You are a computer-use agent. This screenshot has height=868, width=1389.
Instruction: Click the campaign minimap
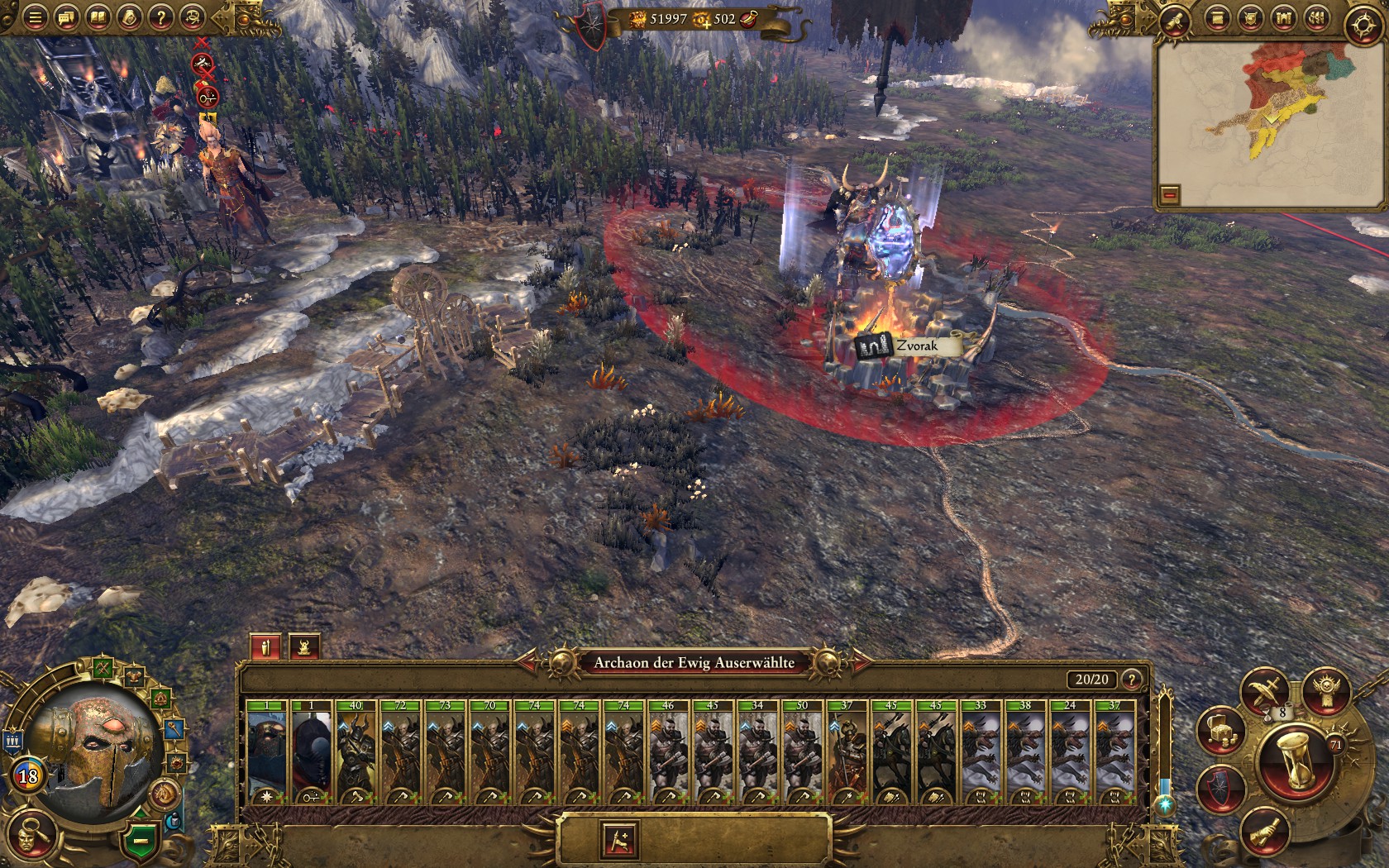[x=1267, y=124]
